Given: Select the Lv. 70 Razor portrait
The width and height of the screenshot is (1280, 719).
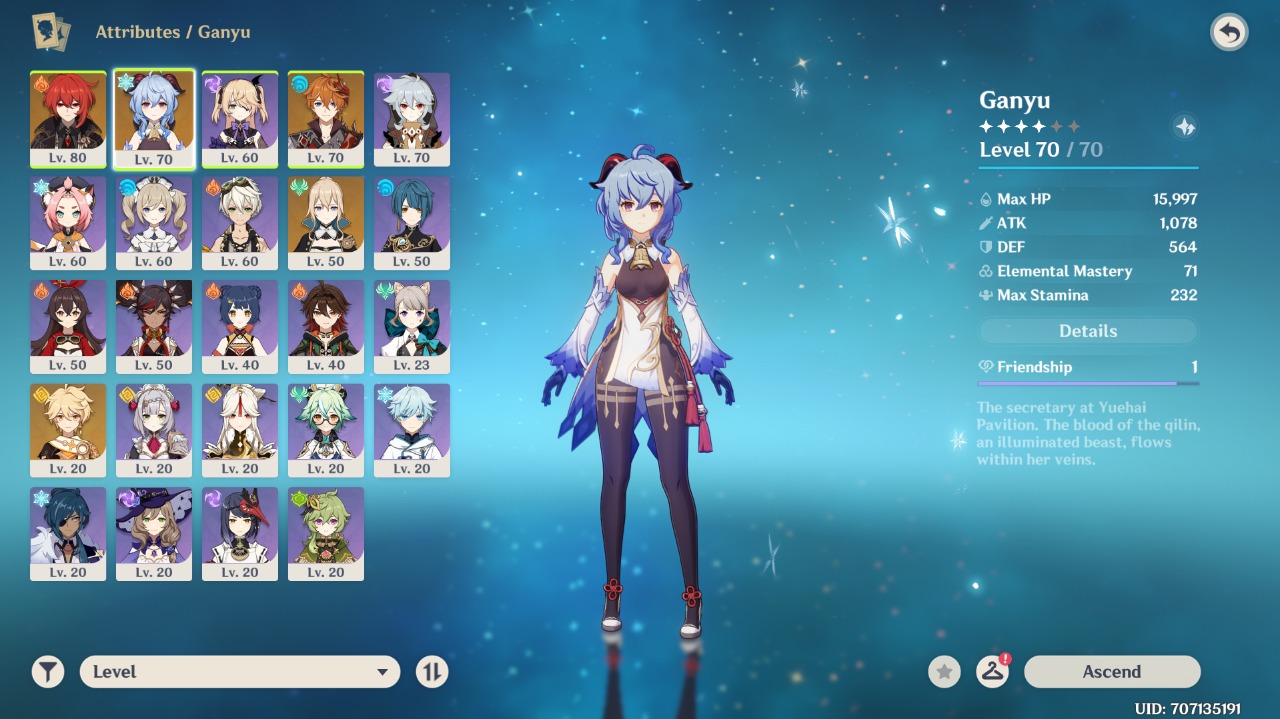Looking at the screenshot, I should pyautogui.click(x=412, y=118).
